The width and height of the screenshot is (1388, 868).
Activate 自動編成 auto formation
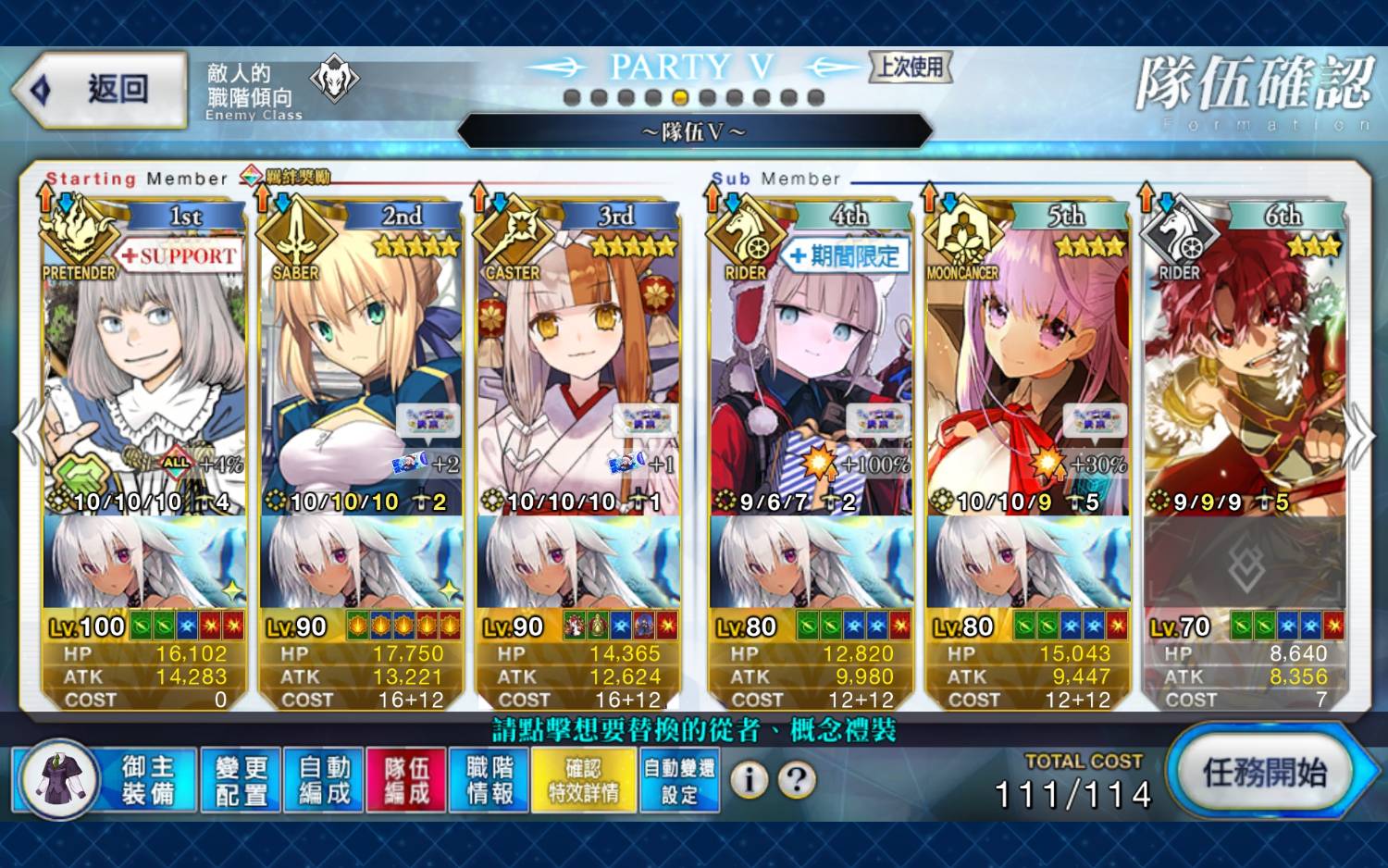click(324, 780)
